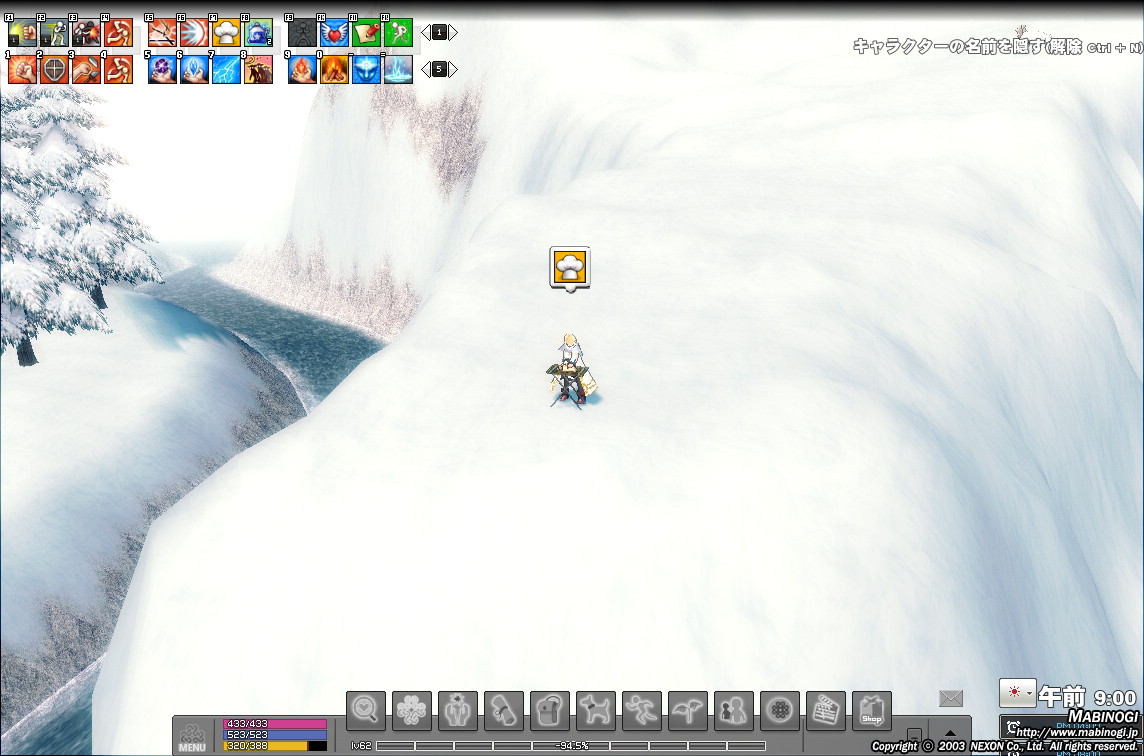Open the MENU button
The height and width of the screenshot is (756, 1144).
tap(192, 735)
